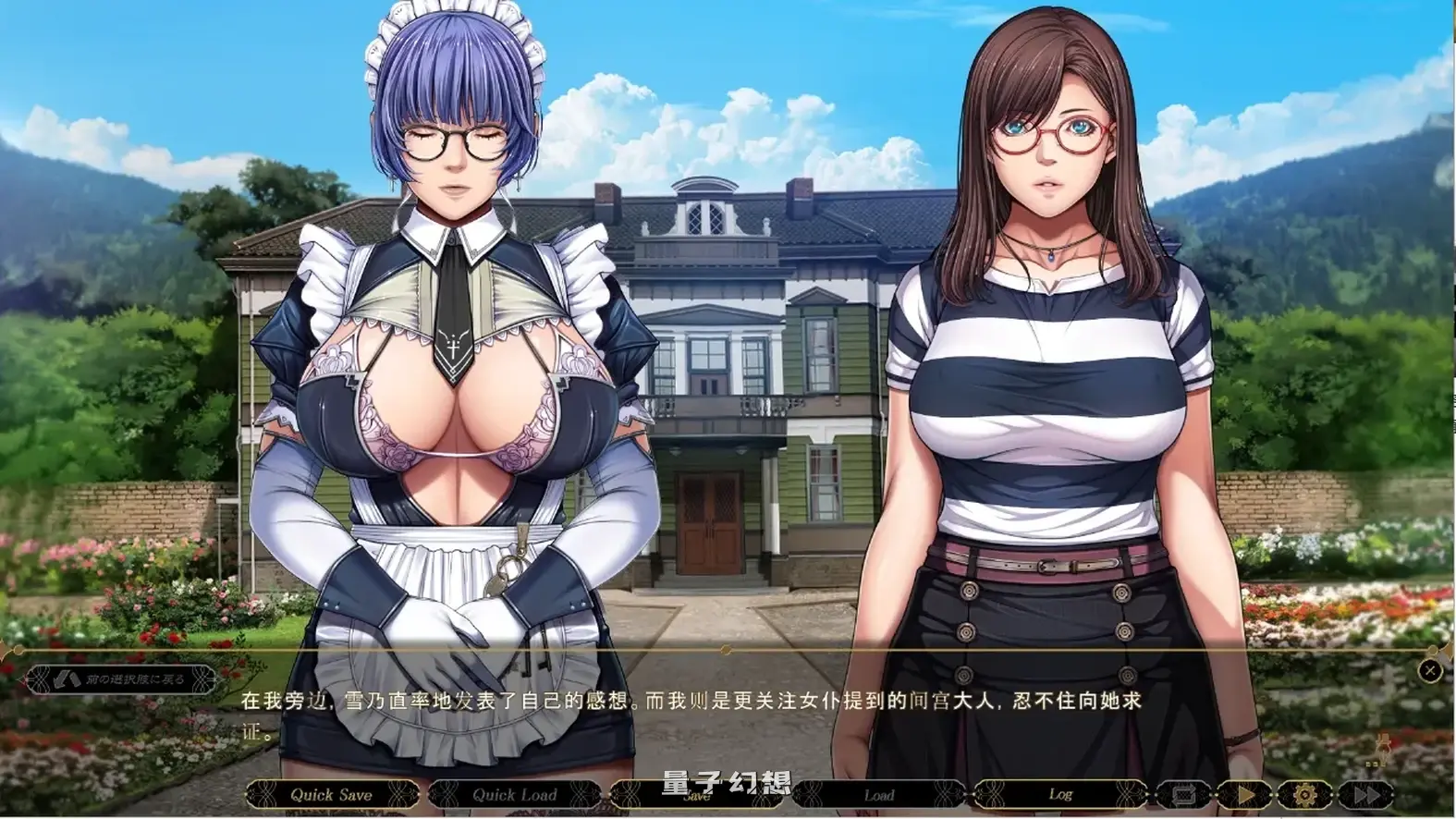Click the Quick Load button
Screen dimensions: 1456x819
pyautogui.click(x=514, y=794)
